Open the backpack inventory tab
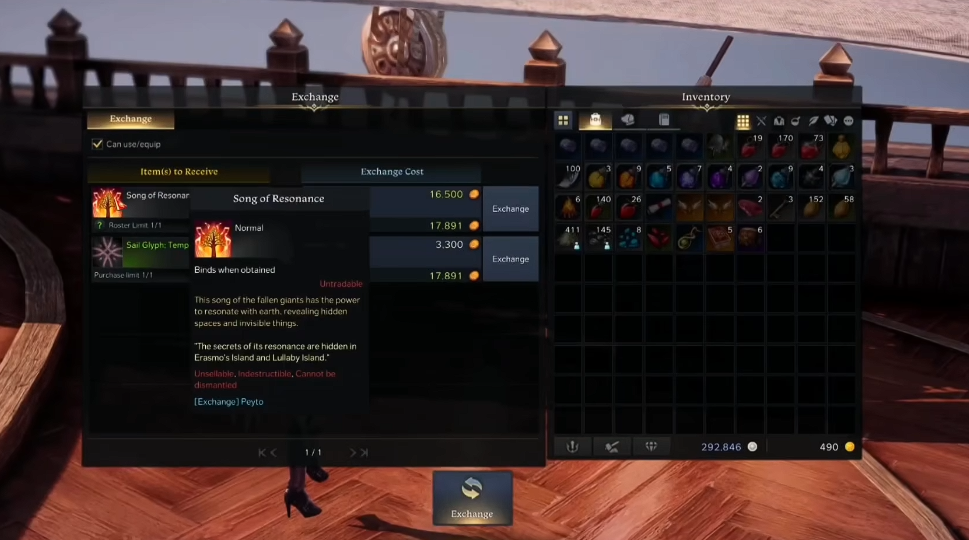Screen dimensions: 969x540 point(595,121)
